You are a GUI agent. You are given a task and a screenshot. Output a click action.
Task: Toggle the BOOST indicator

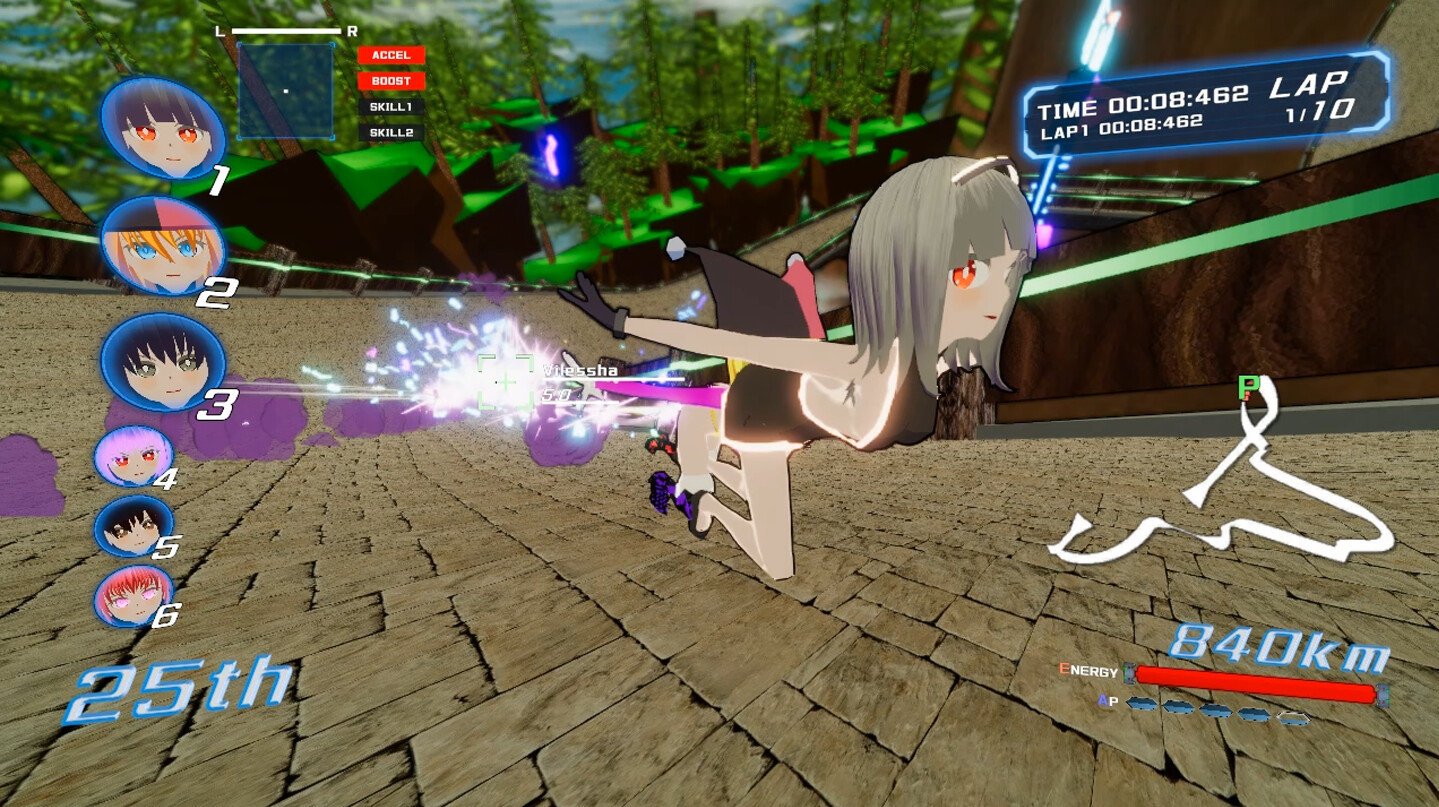(x=392, y=82)
